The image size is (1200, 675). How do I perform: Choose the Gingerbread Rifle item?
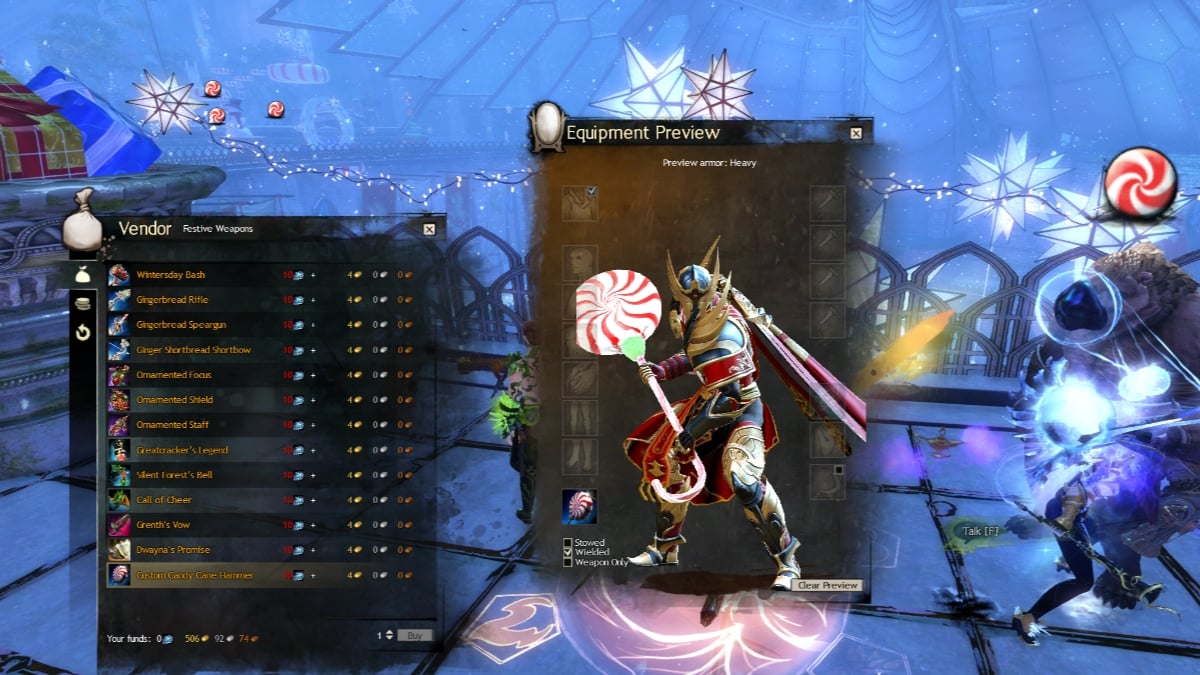(172, 300)
